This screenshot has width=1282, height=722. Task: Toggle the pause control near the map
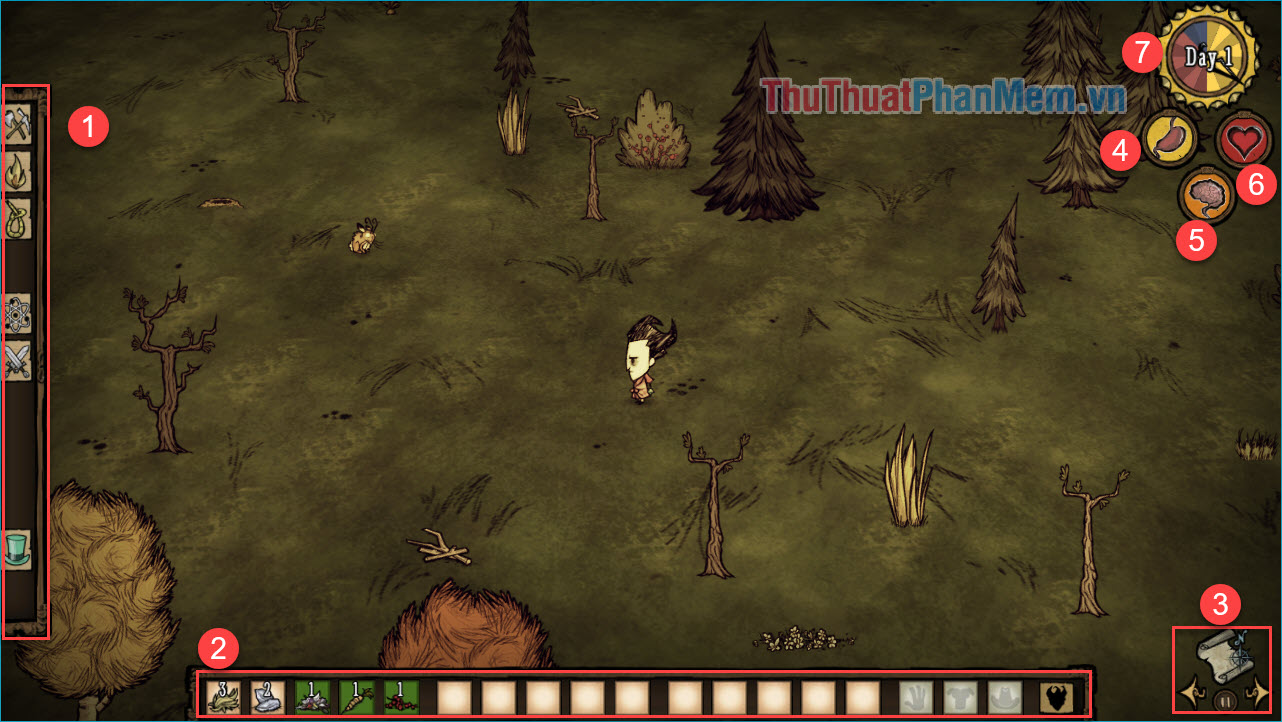coord(1225,700)
